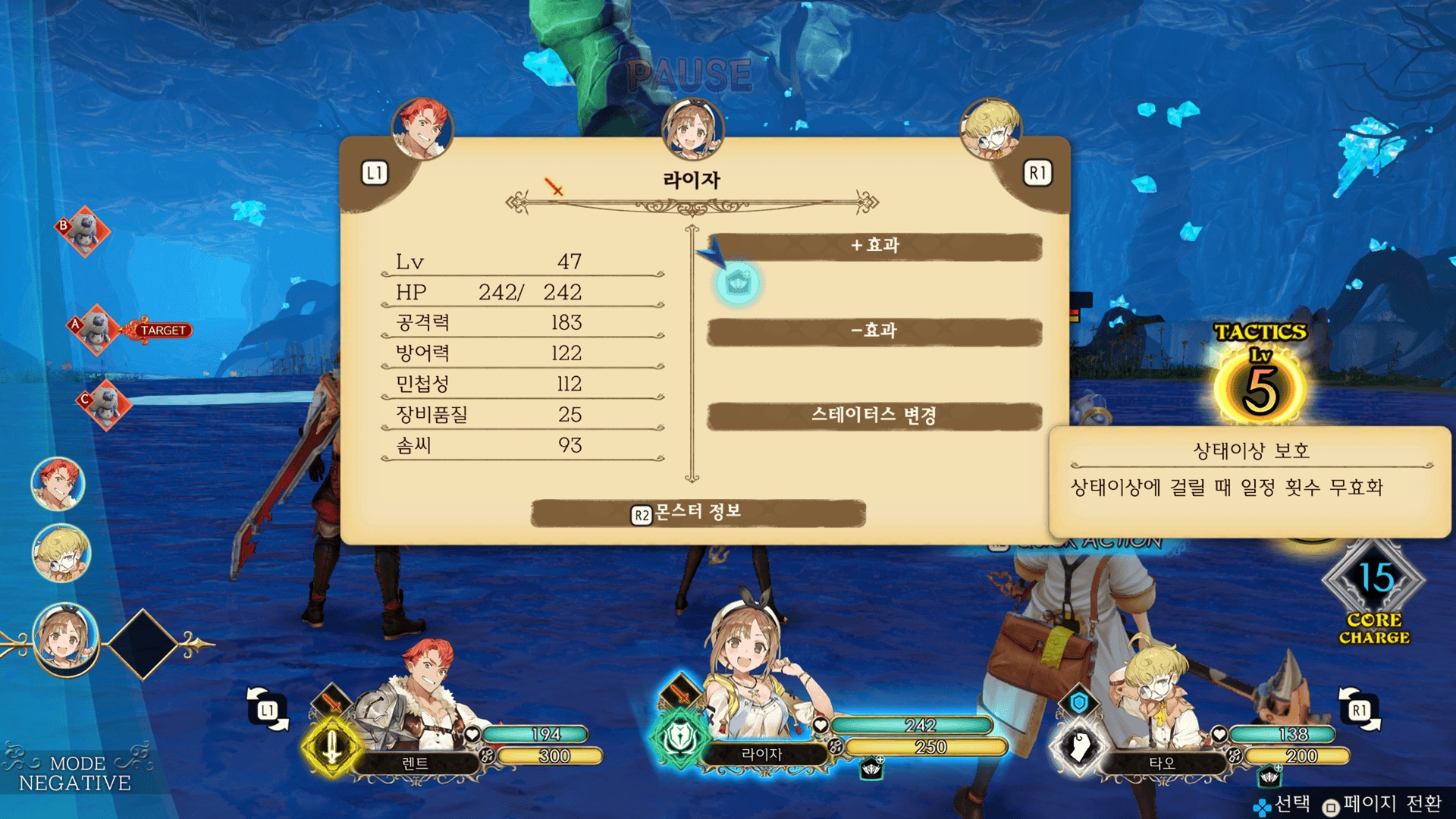
Task: Click Tao's round portrait in the turn order
Action: pos(61,554)
